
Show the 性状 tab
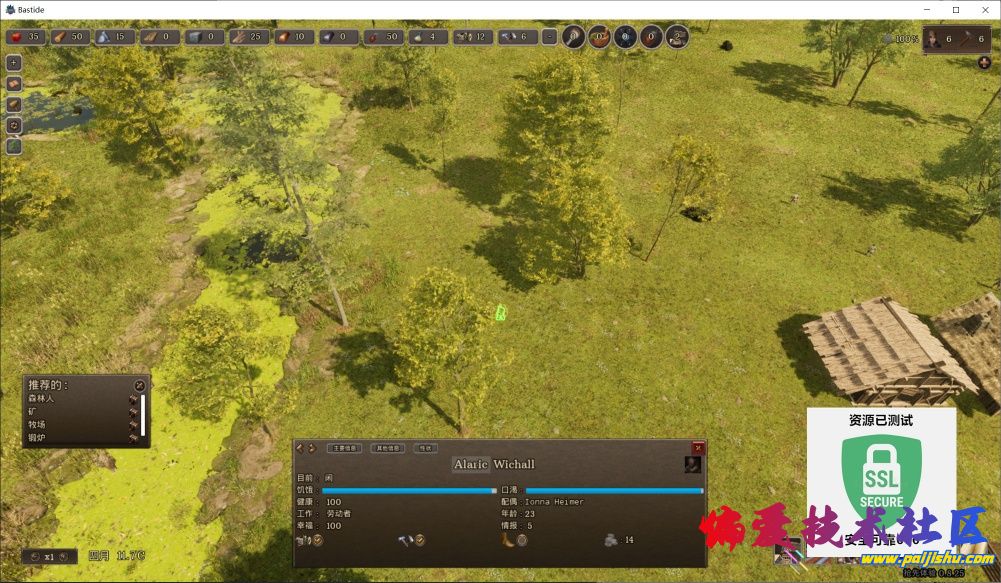(x=426, y=448)
